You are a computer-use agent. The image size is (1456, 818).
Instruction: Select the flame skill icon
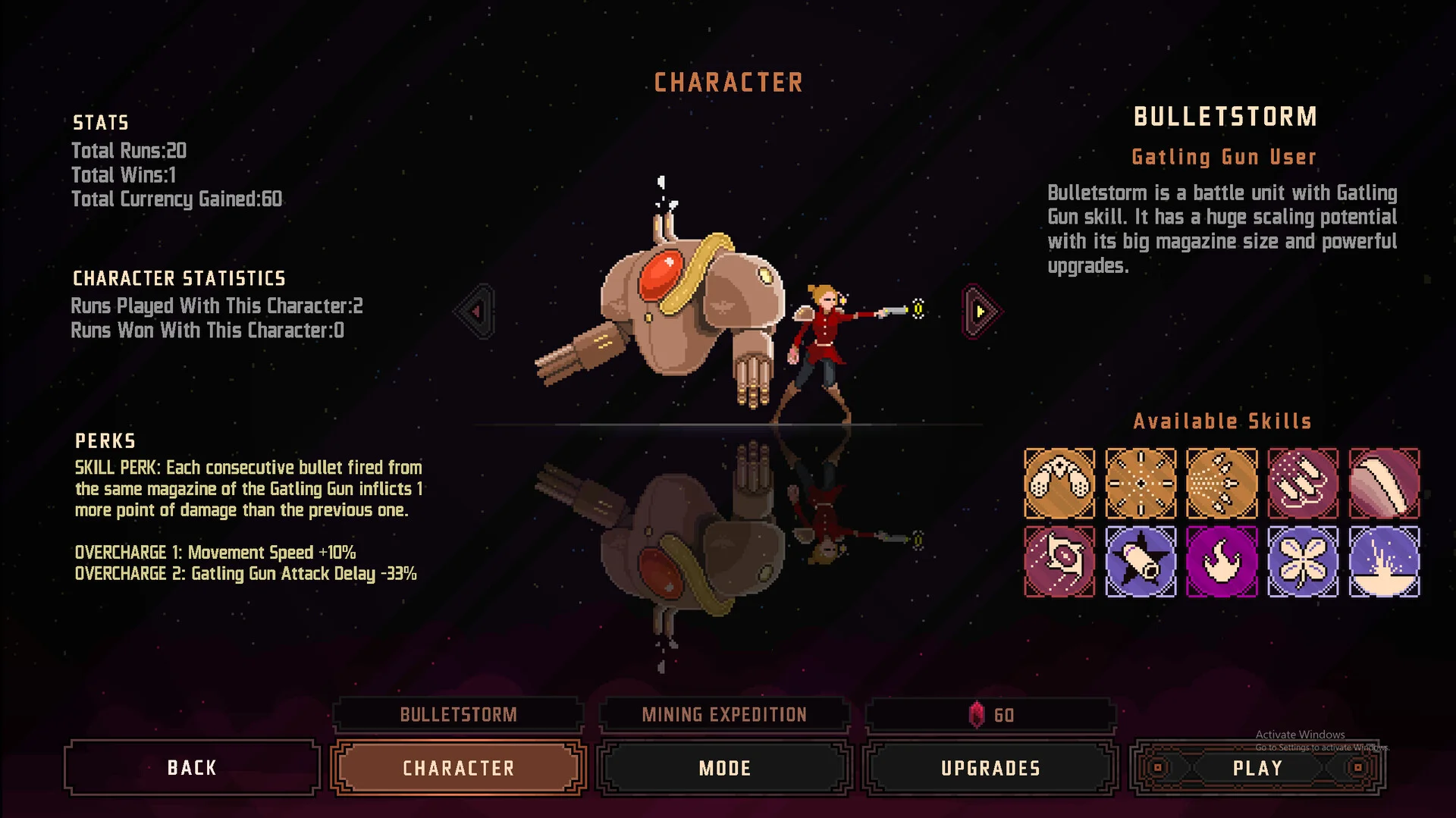click(x=1222, y=562)
